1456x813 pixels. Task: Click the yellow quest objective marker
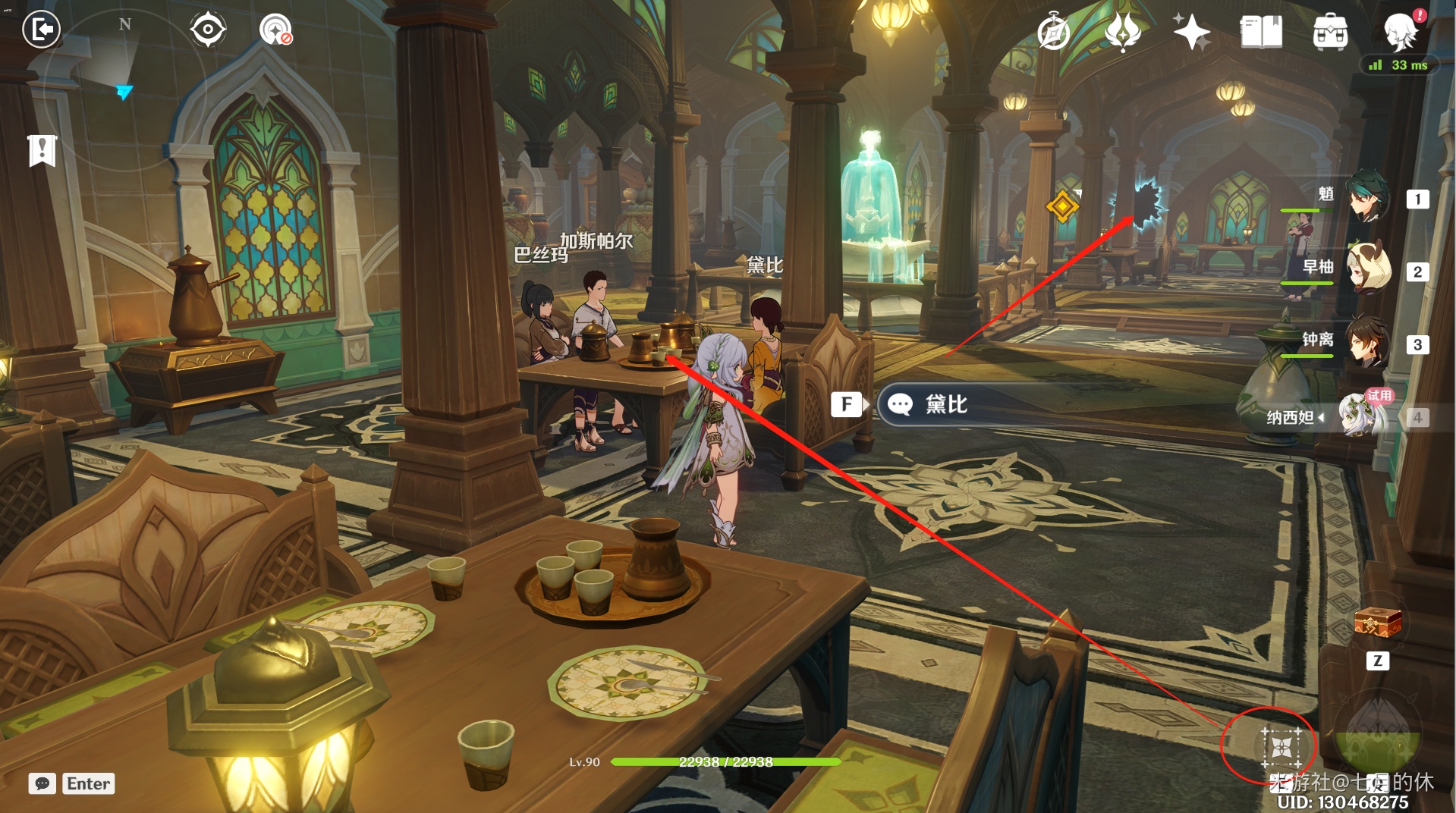[1062, 206]
